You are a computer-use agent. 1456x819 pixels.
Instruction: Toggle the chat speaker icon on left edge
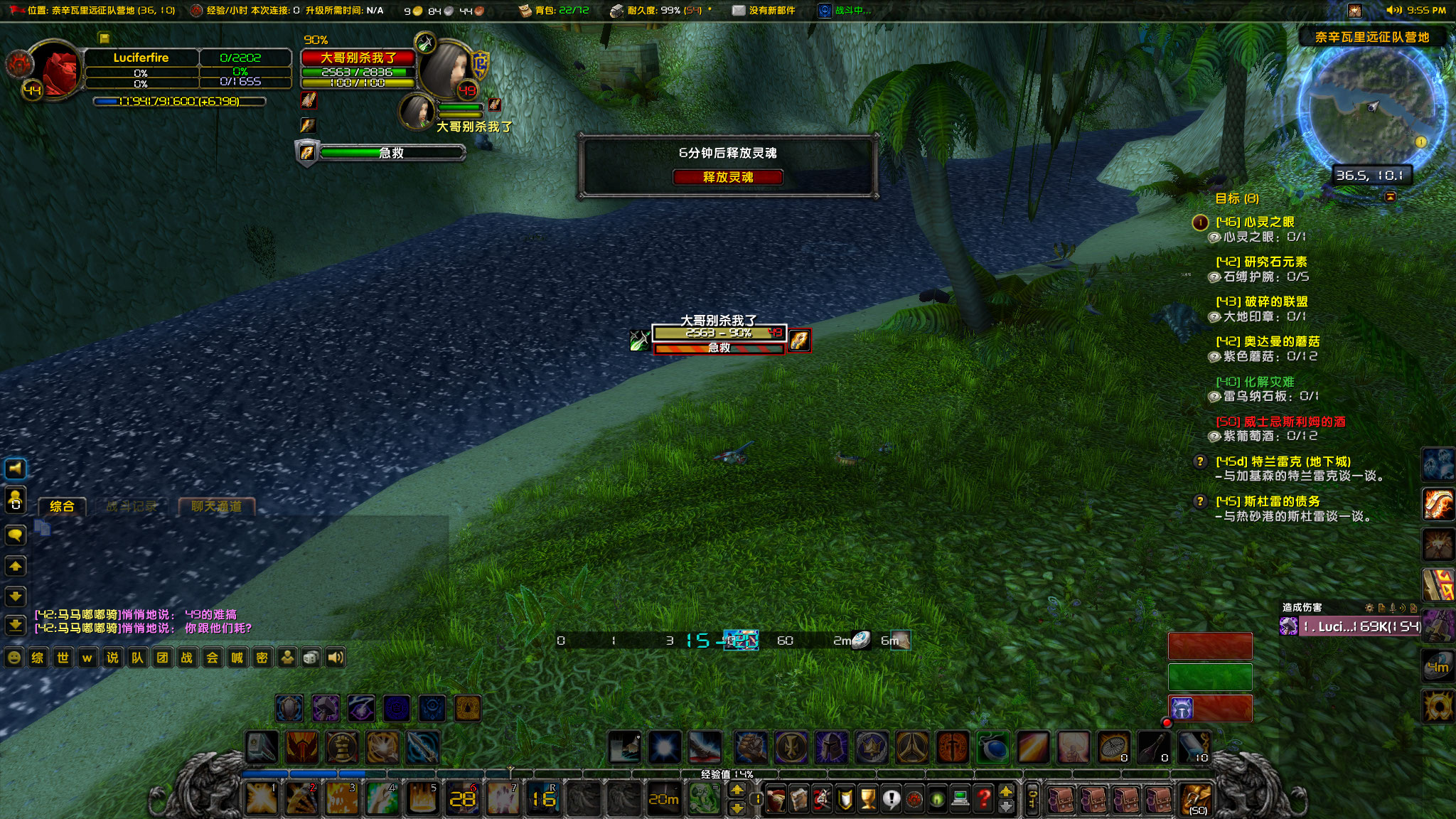click(16, 469)
